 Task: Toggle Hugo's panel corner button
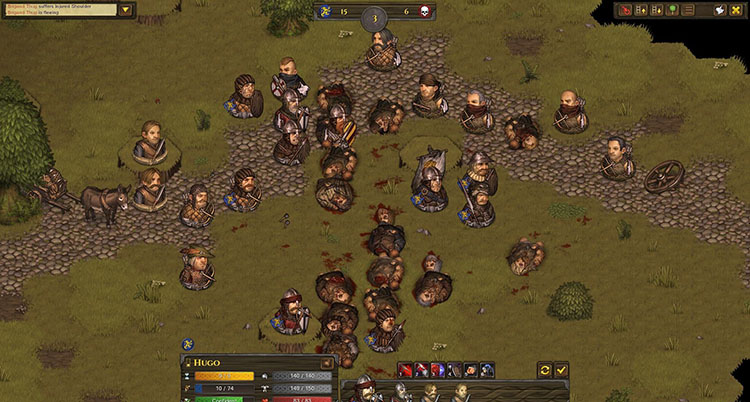click(327, 362)
